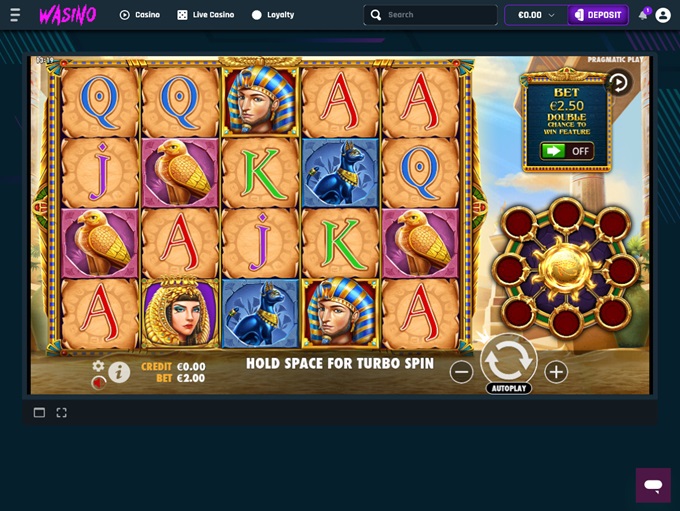Image resolution: width=680 pixels, height=511 pixels.
Task: Go to the Casino section
Action: [x=140, y=15]
